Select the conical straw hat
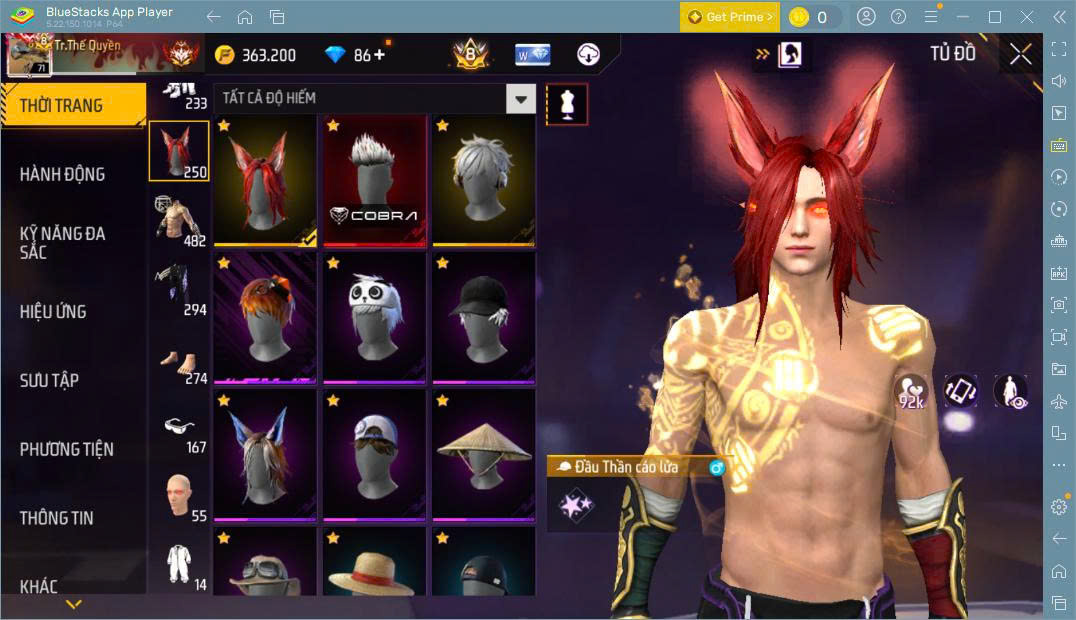1076x620 pixels. tap(483, 455)
